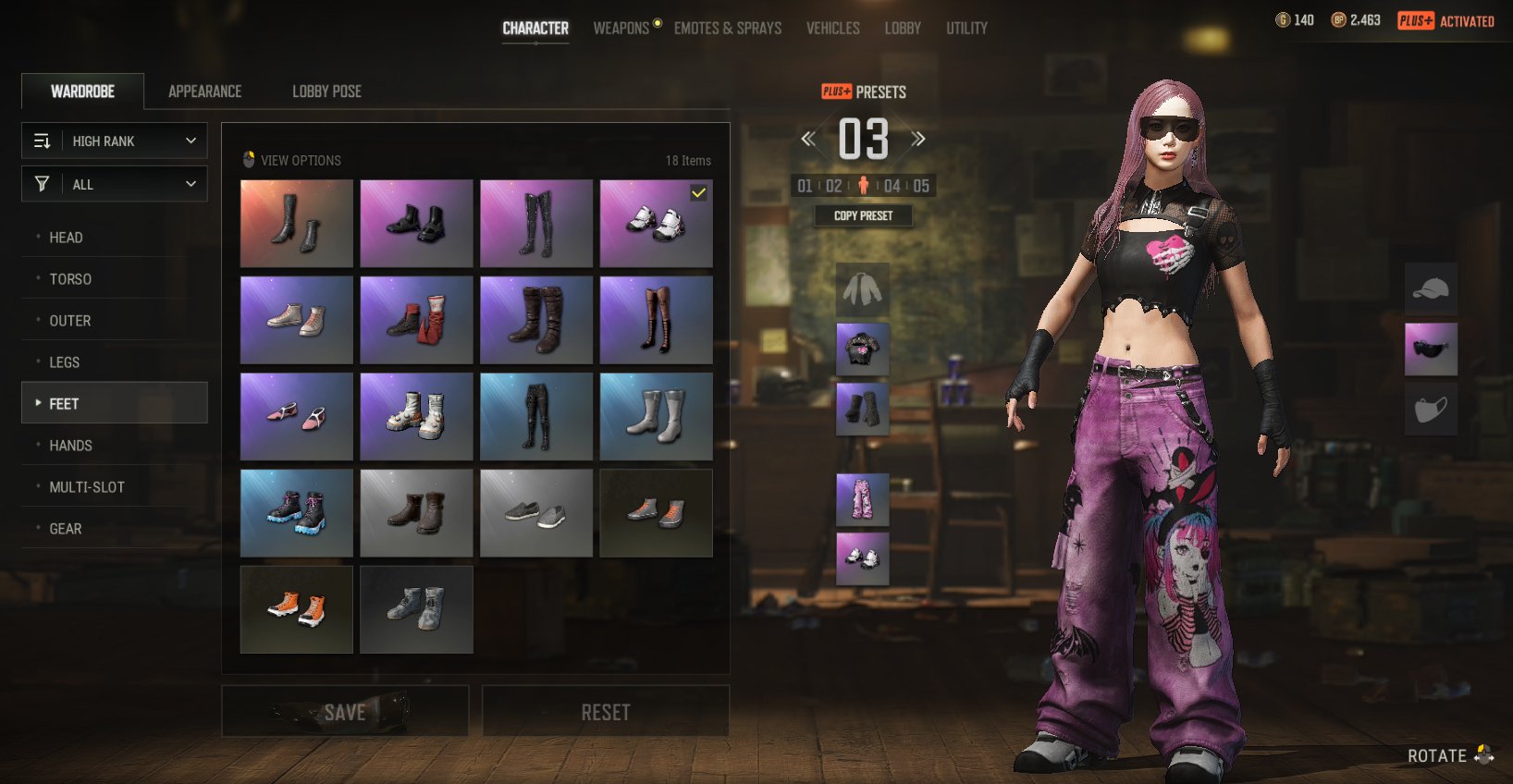Open the Multi-Slot category
The image size is (1513, 784).
click(86, 487)
